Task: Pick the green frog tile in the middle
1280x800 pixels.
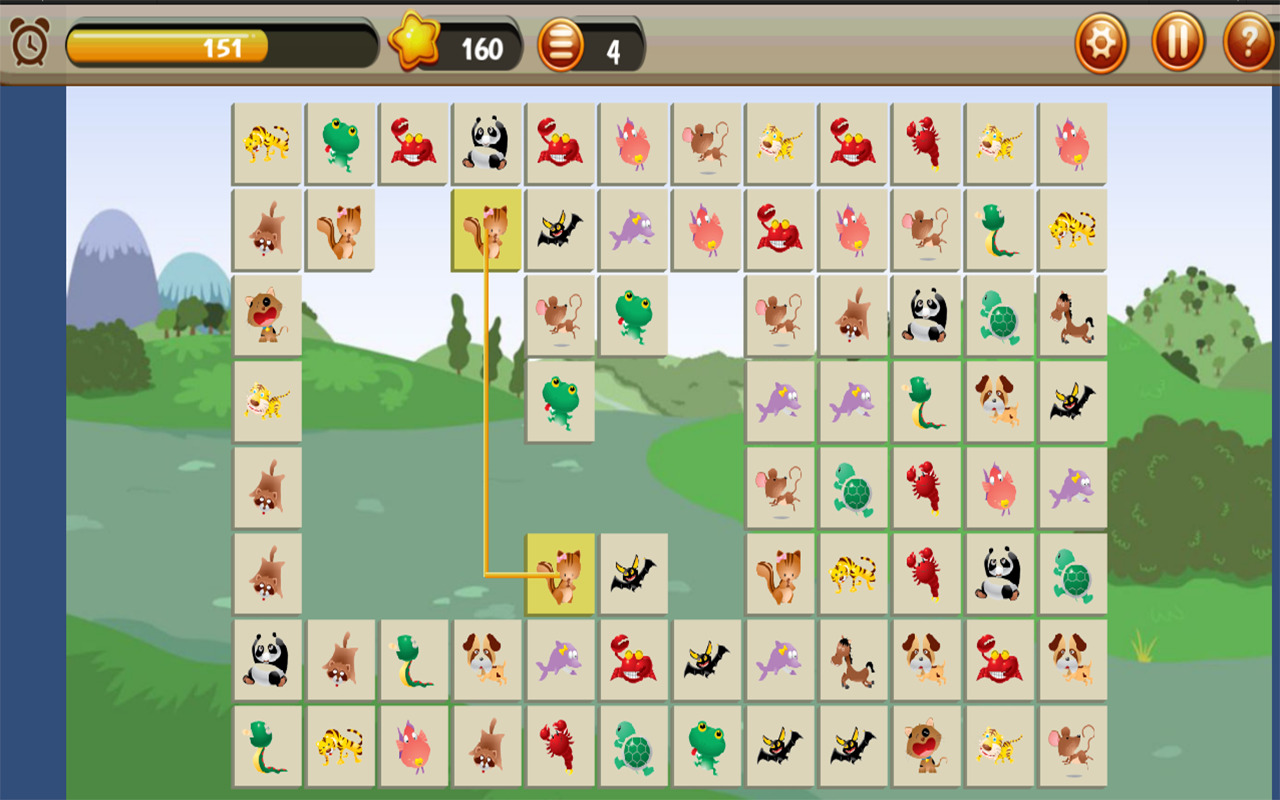Action: click(x=560, y=400)
